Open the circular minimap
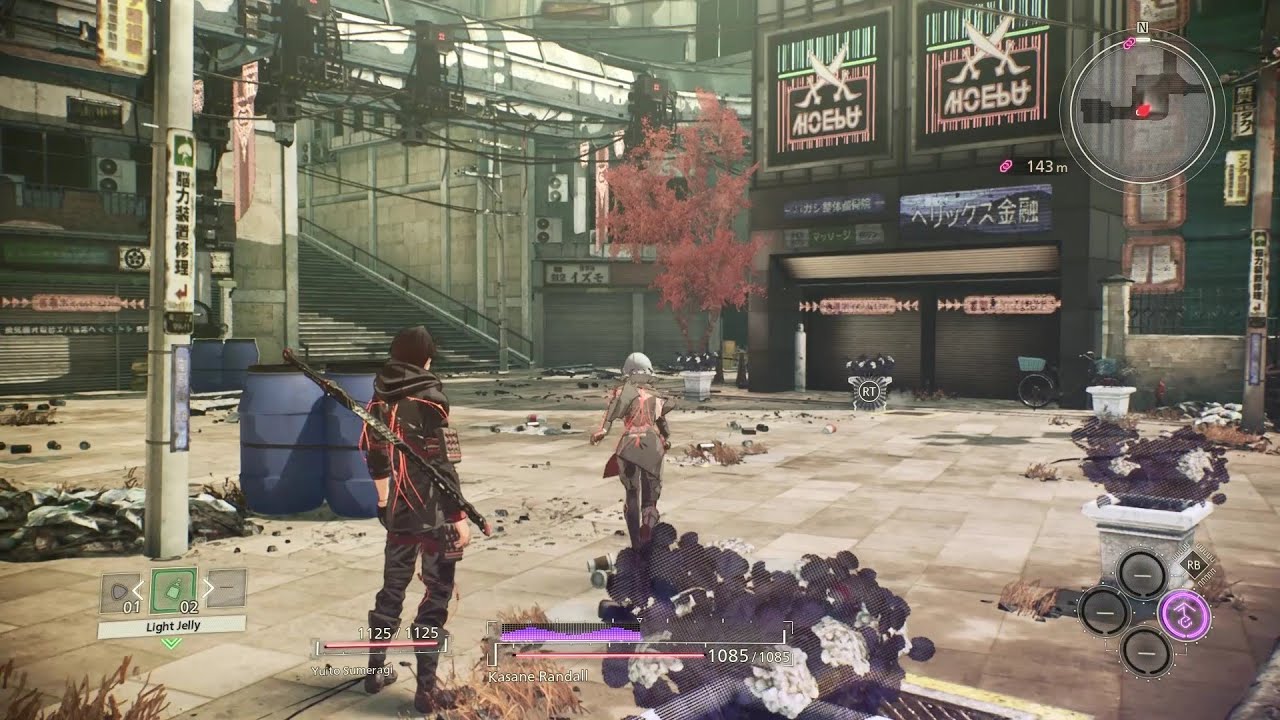 point(1143,107)
